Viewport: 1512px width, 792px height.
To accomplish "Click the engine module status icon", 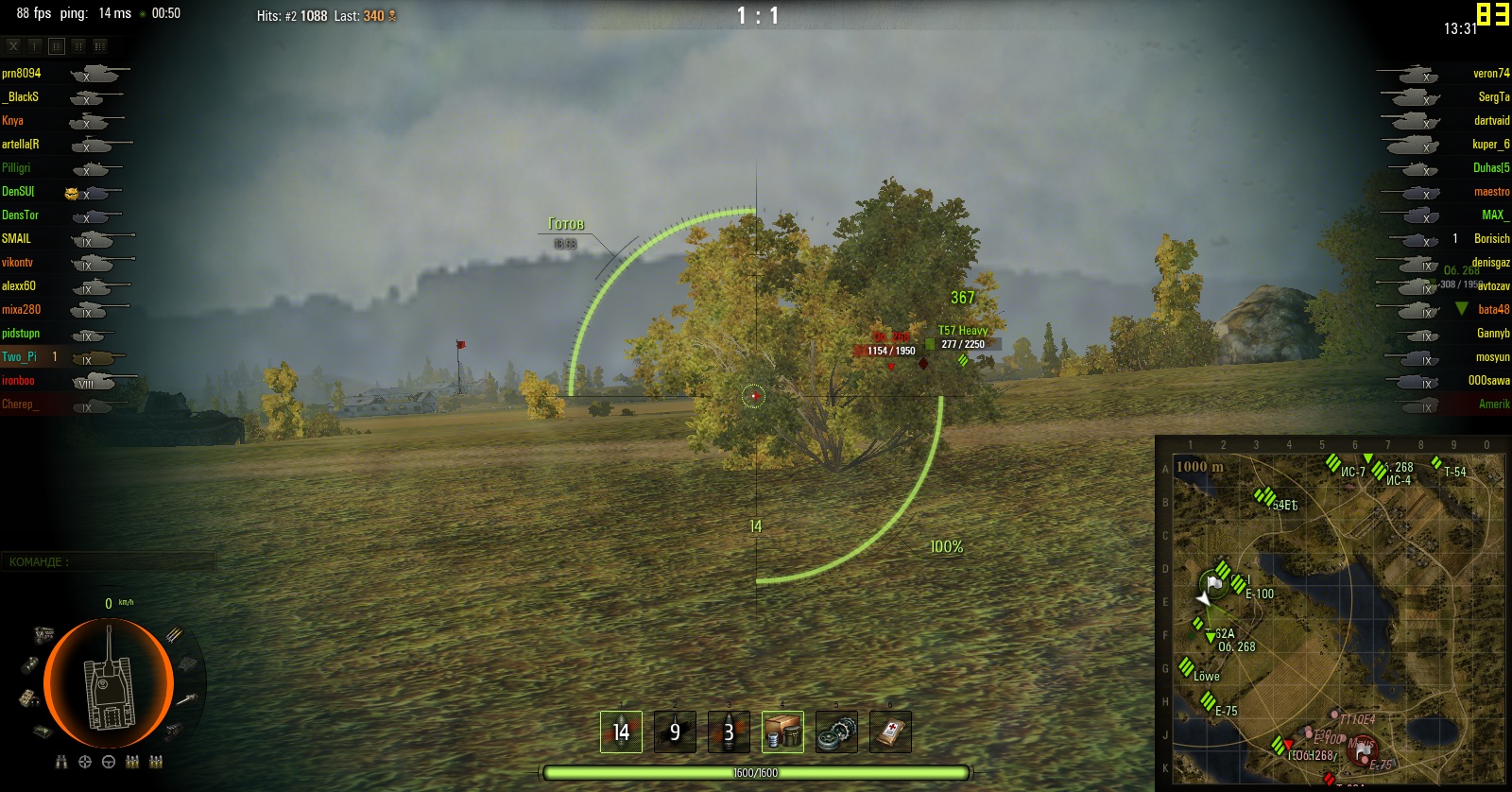I will click(44, 634).
